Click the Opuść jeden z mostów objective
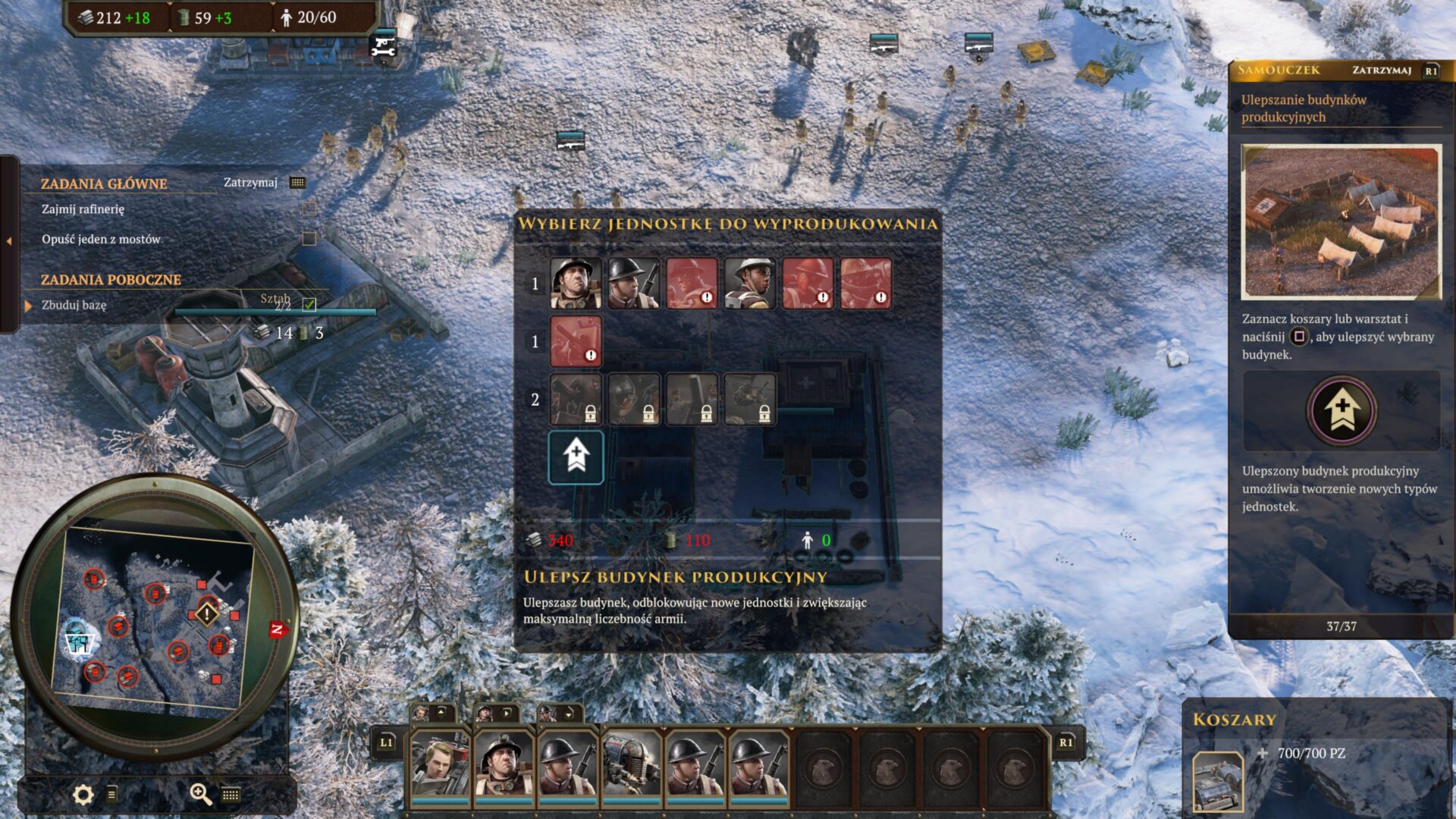This screenshot has height=819, width=1456. (x=102, y=239)
